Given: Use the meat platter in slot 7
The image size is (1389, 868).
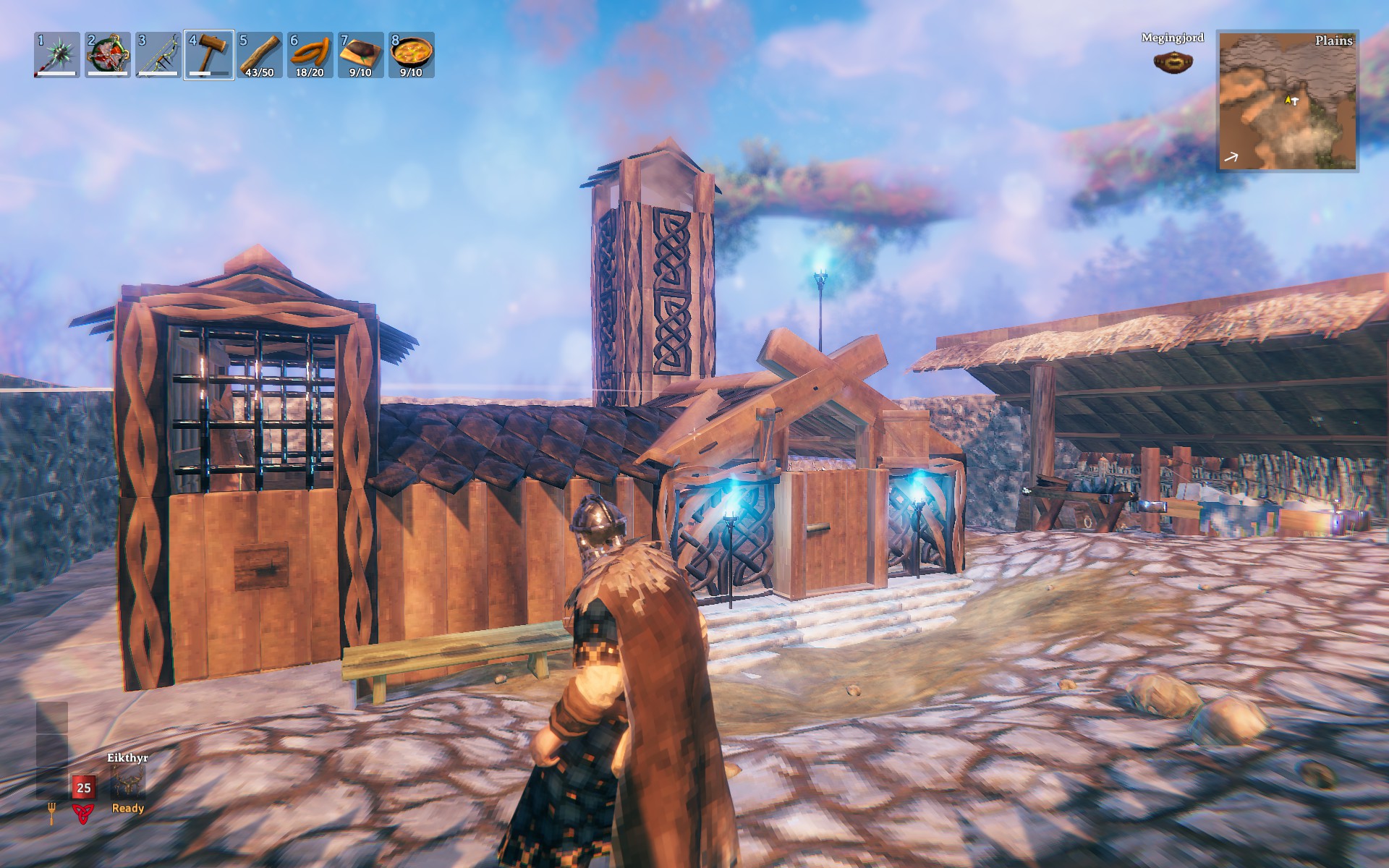Looking at the screenshot, I should 361,55.
